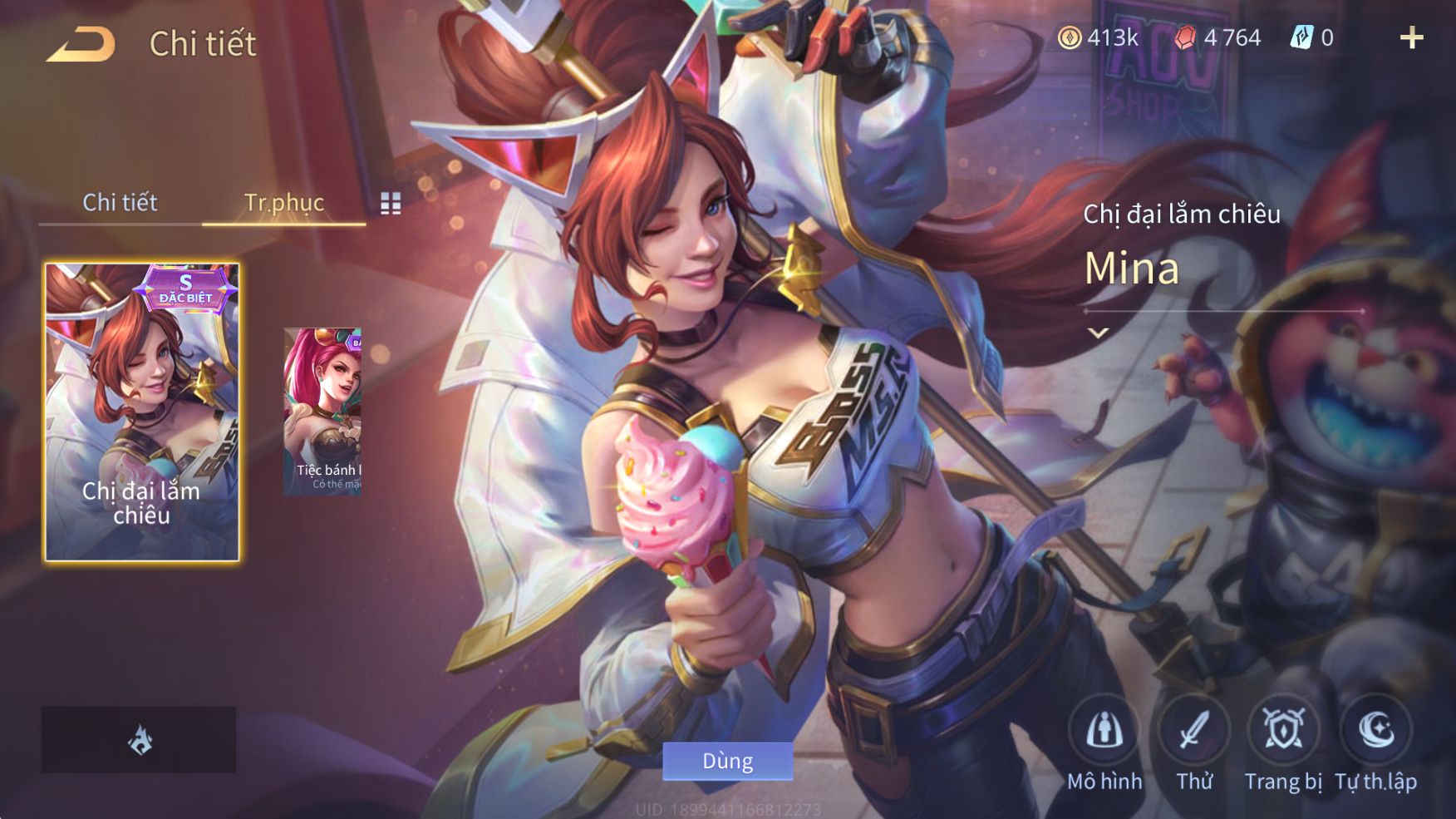Open Mô hình model viewer

pyautogui.click(x=1104, y=732)
